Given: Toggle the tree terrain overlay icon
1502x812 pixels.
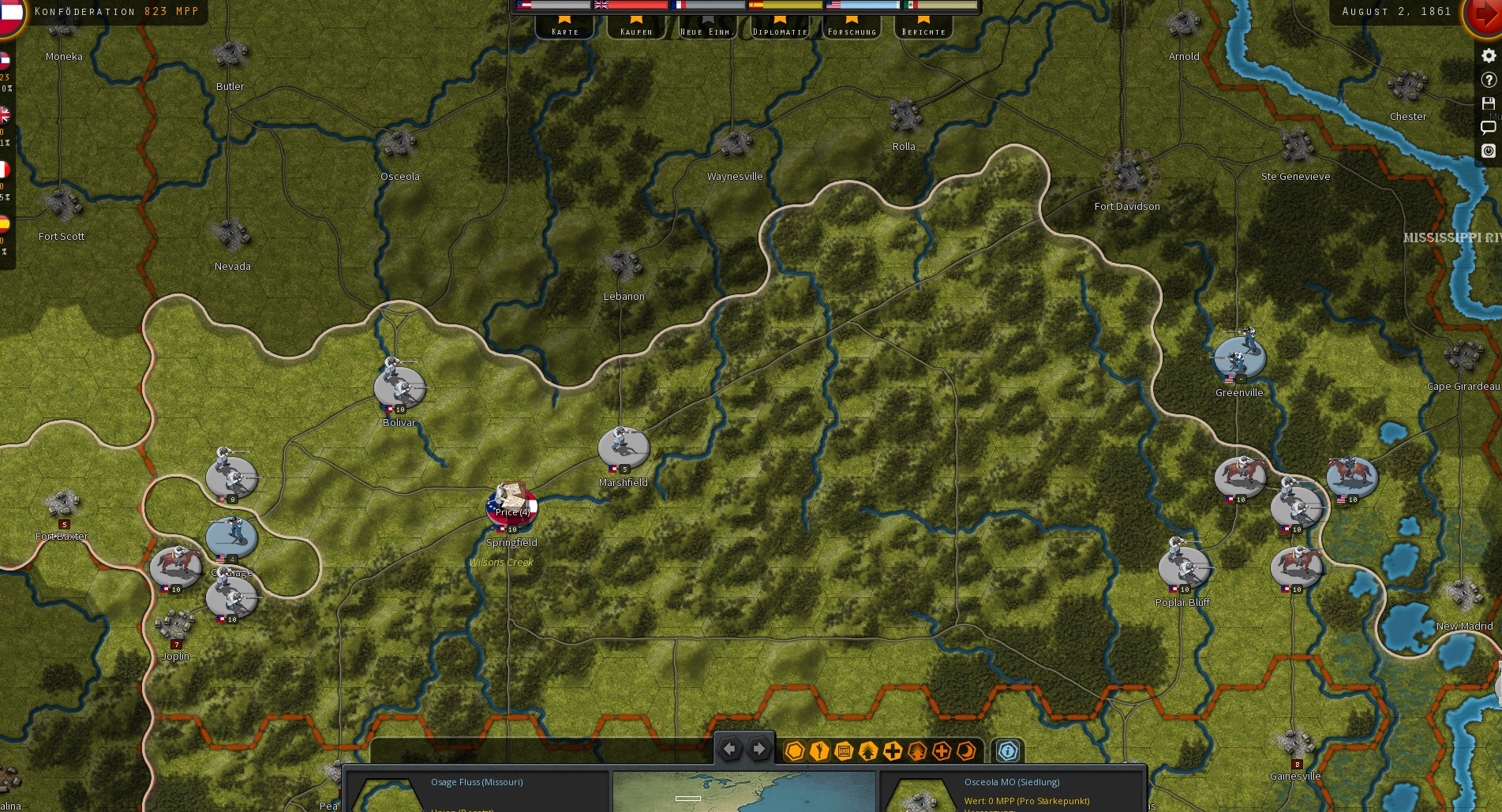Looking at the screenshot, I should pos(867,751).
